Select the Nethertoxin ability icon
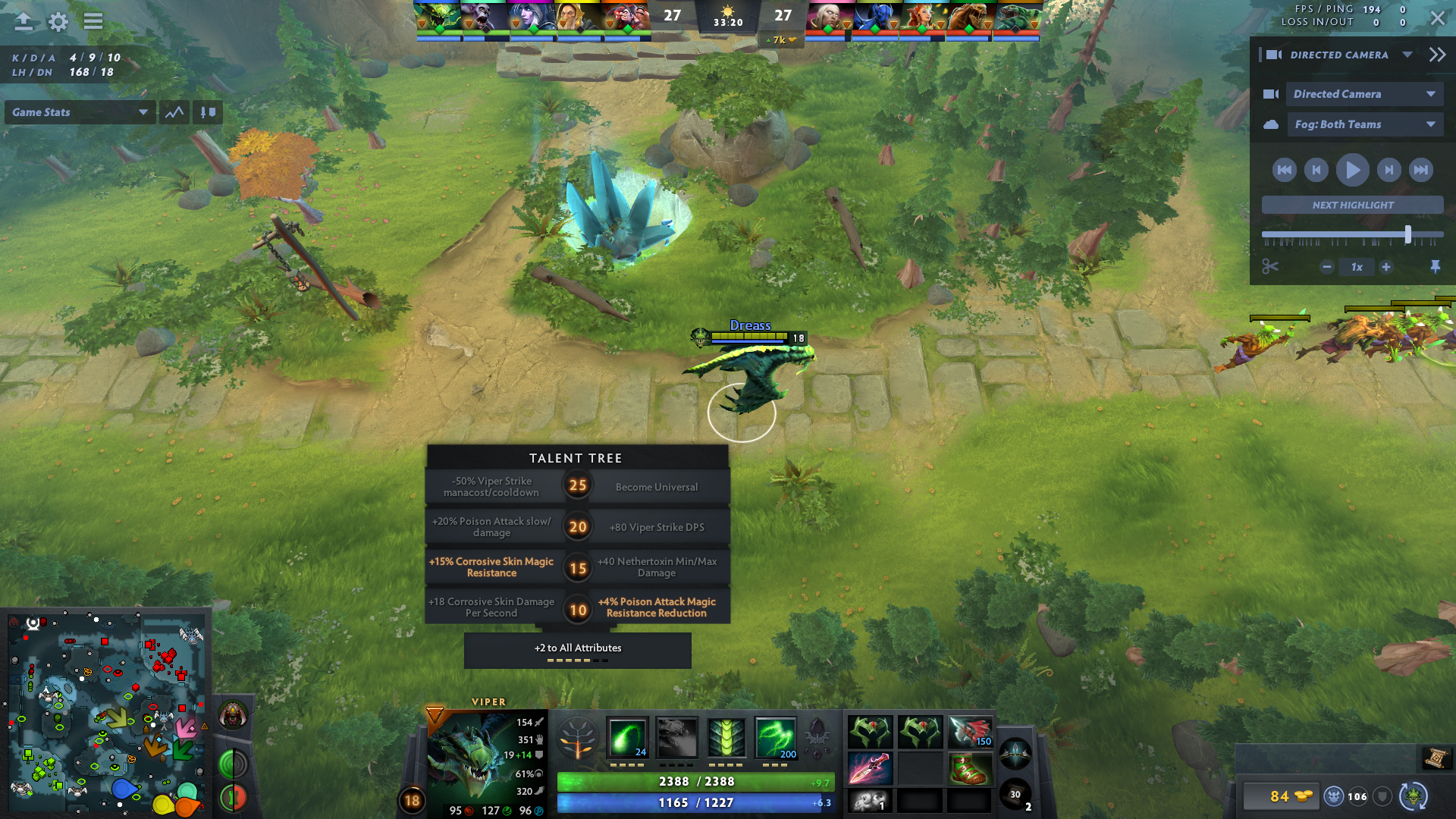Image resolution: width=1456 pixels, height=819 pixels. point(677,737)
